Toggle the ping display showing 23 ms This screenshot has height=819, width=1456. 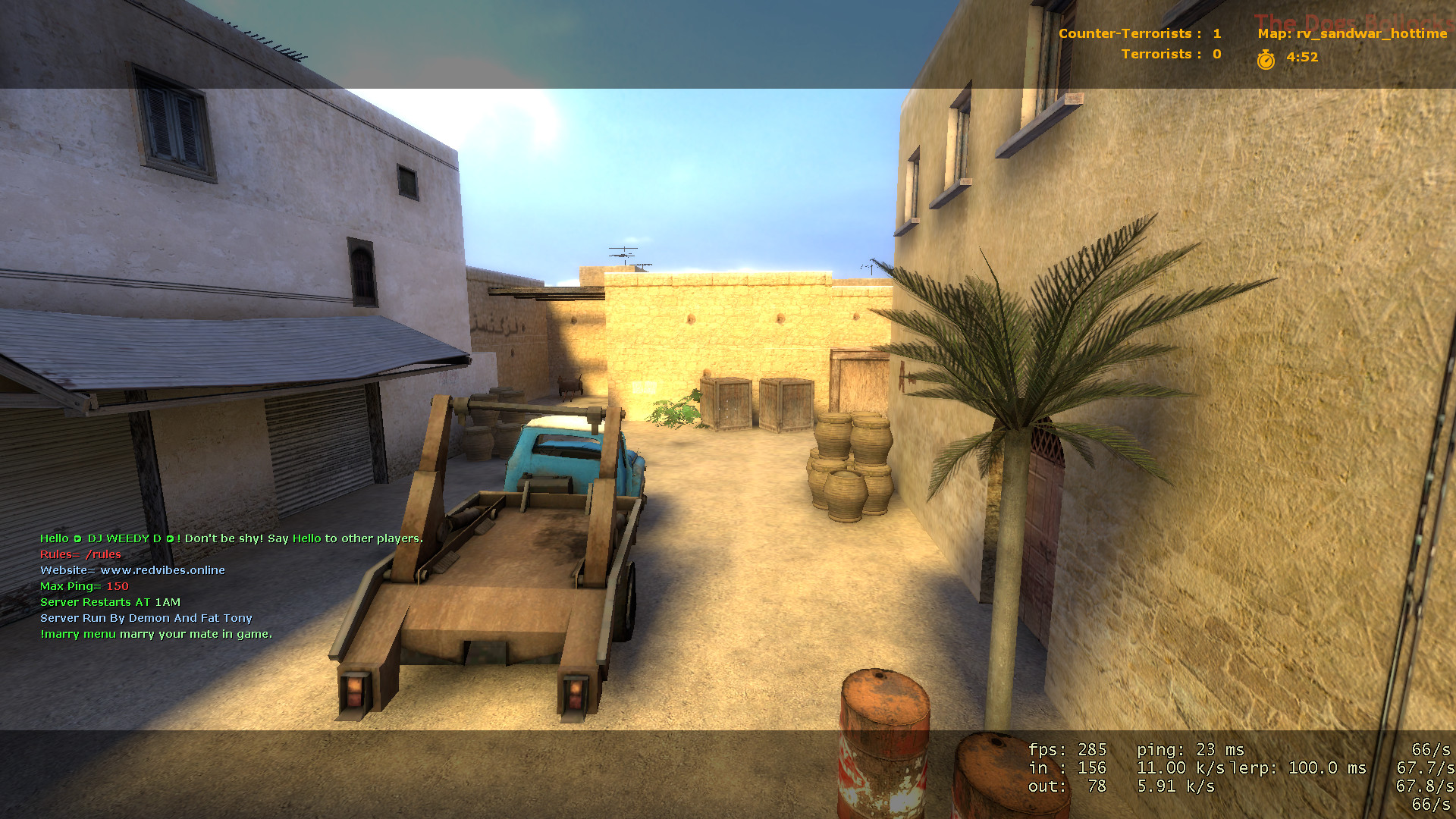coord(1191,749)
